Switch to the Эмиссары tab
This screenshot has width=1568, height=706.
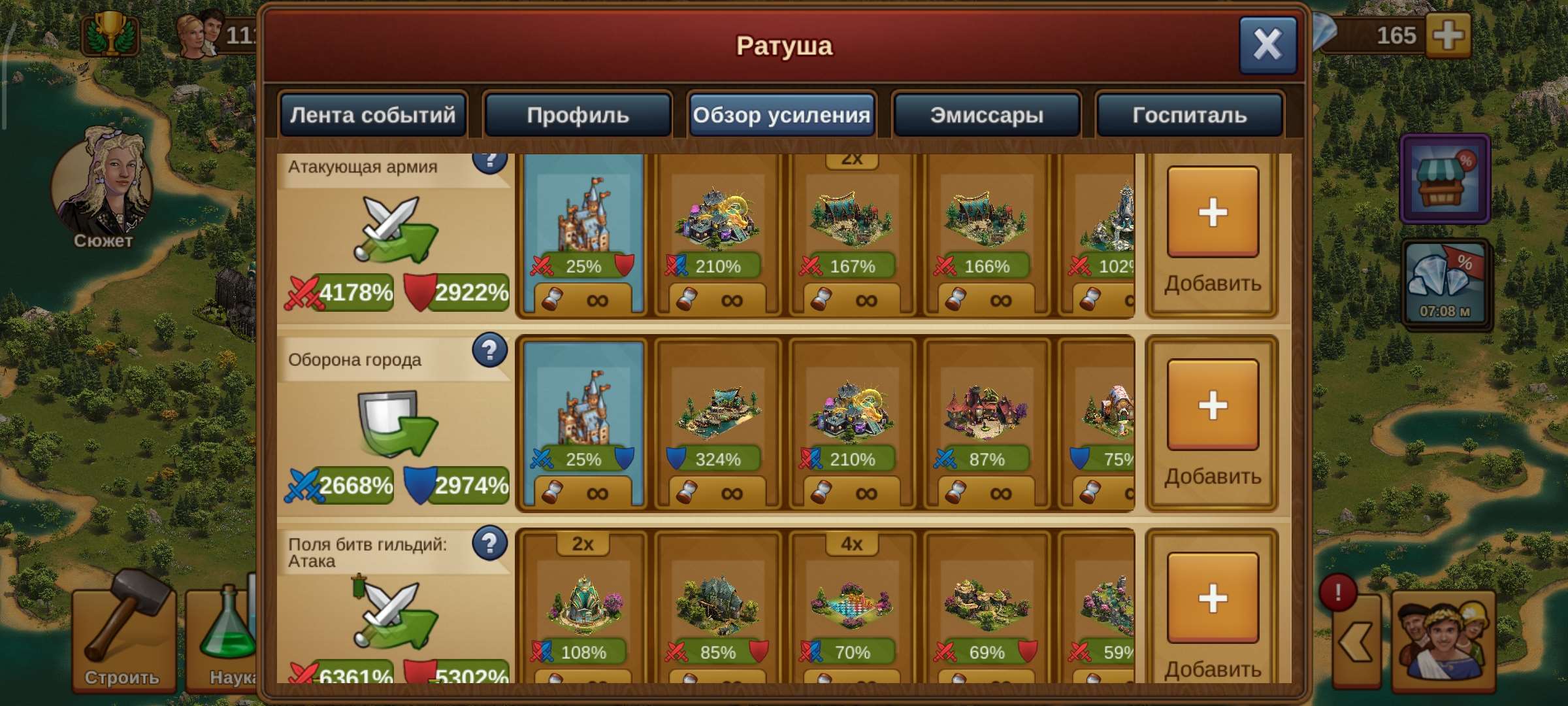[987, 115]
